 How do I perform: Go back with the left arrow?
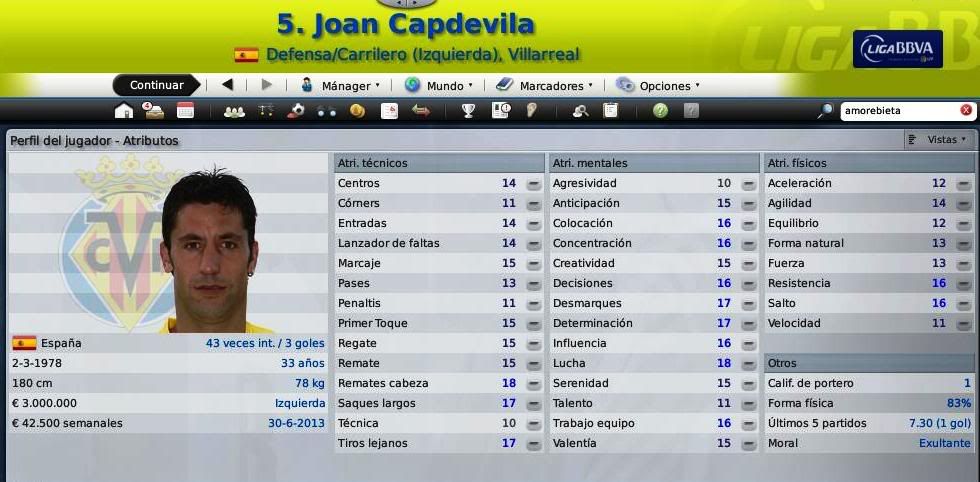[227, 85]
